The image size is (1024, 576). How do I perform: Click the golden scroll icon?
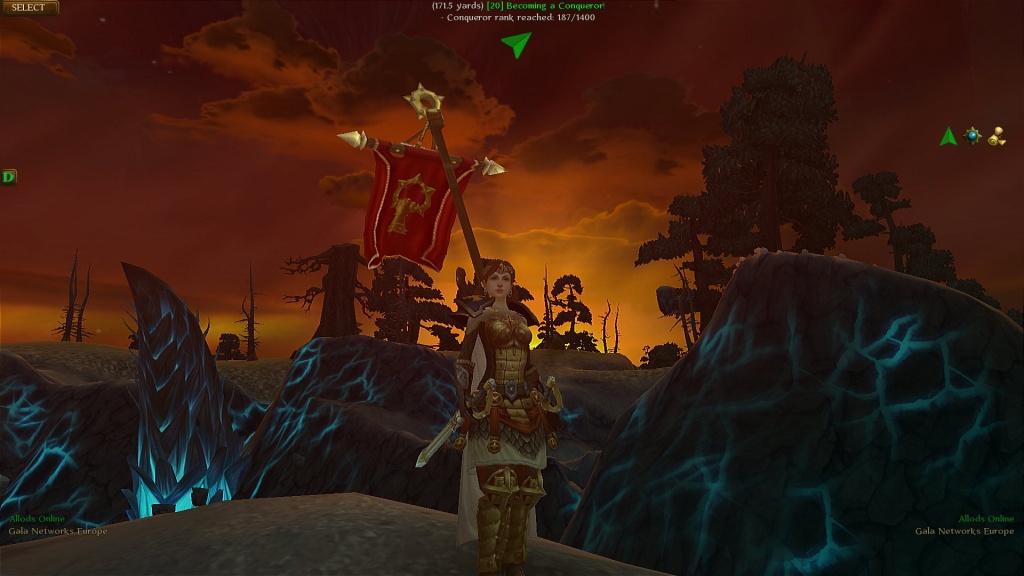click(997, 137)
